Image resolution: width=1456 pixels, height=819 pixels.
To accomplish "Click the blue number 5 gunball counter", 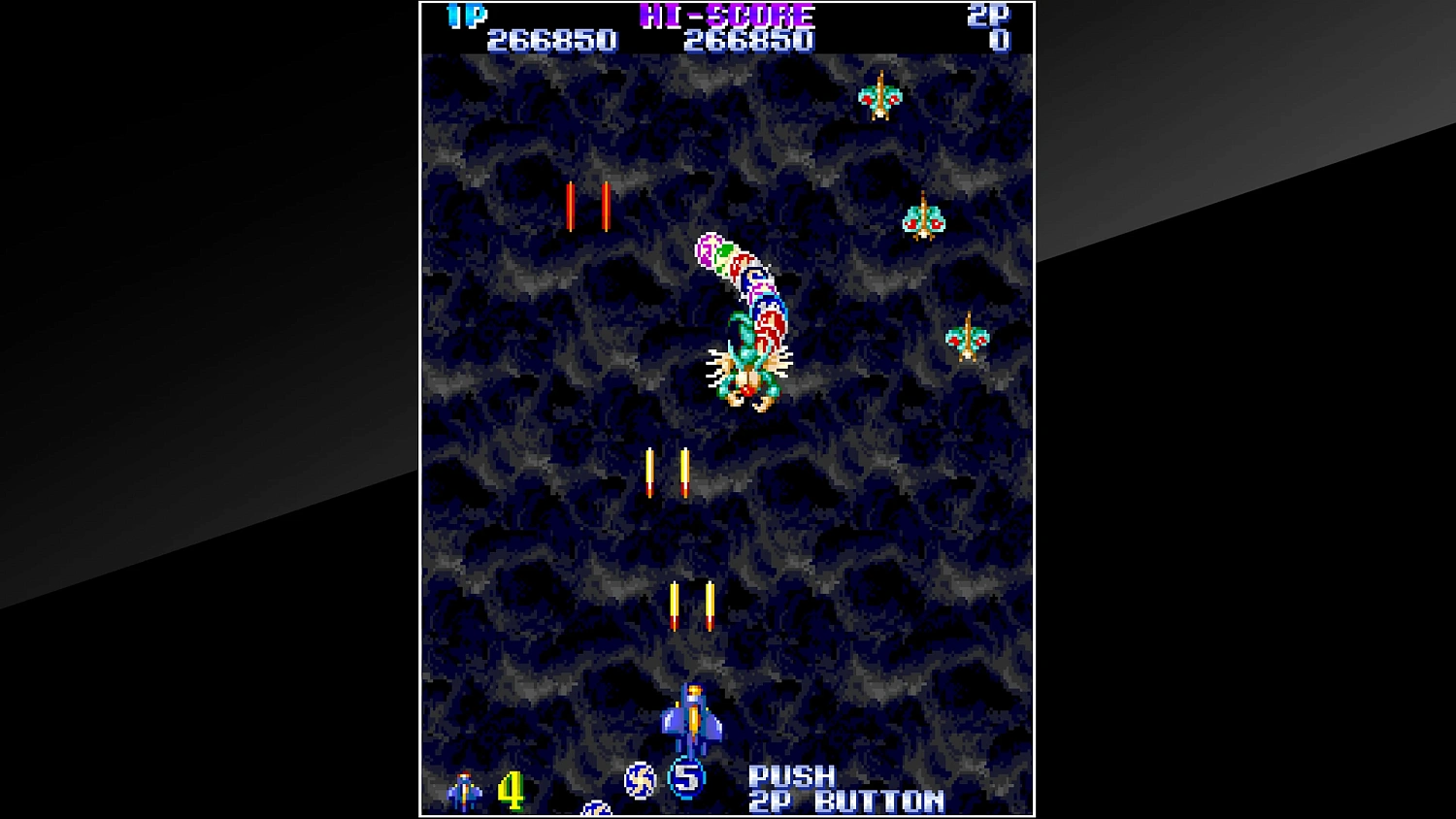I will pyautogui.click(x=687, y=776).
